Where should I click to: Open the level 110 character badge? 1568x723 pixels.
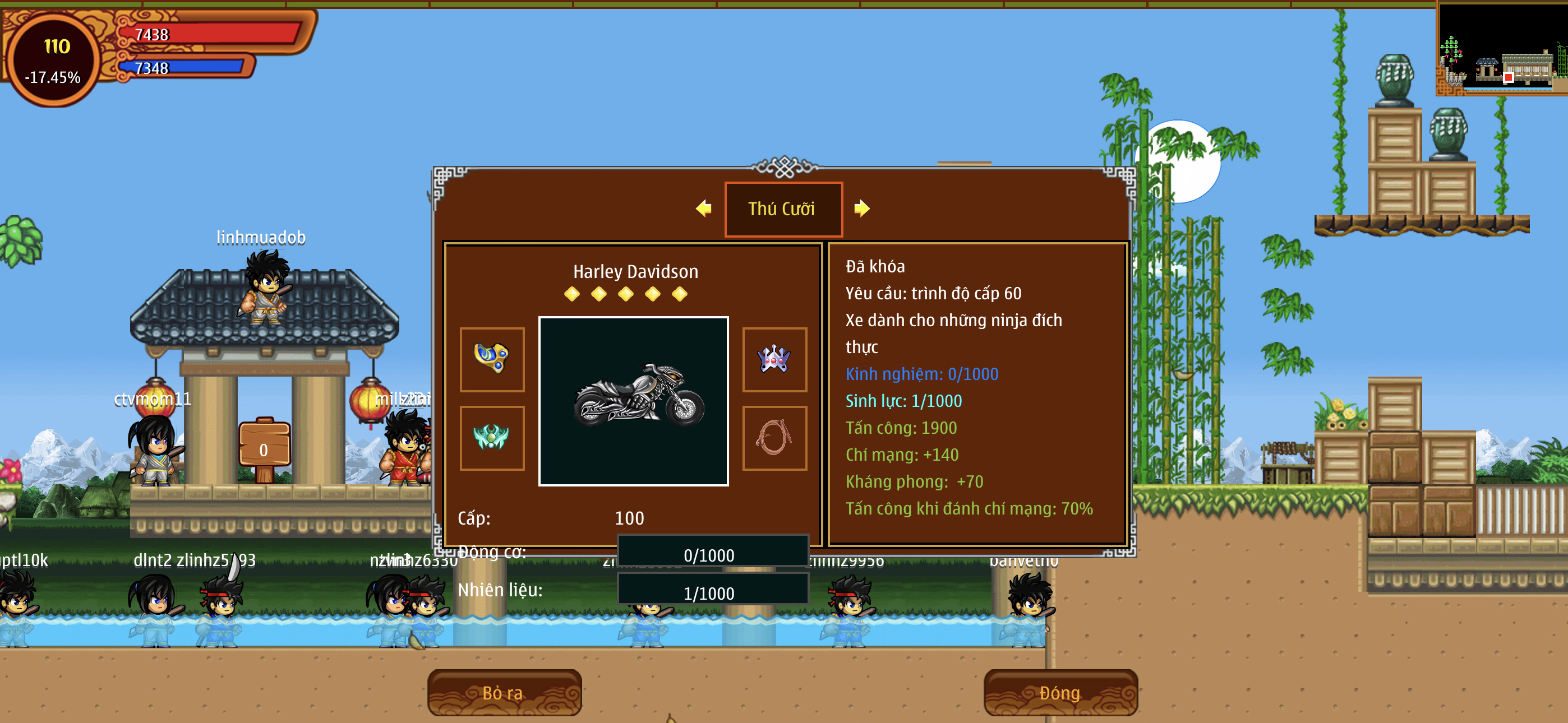(54, 61)
